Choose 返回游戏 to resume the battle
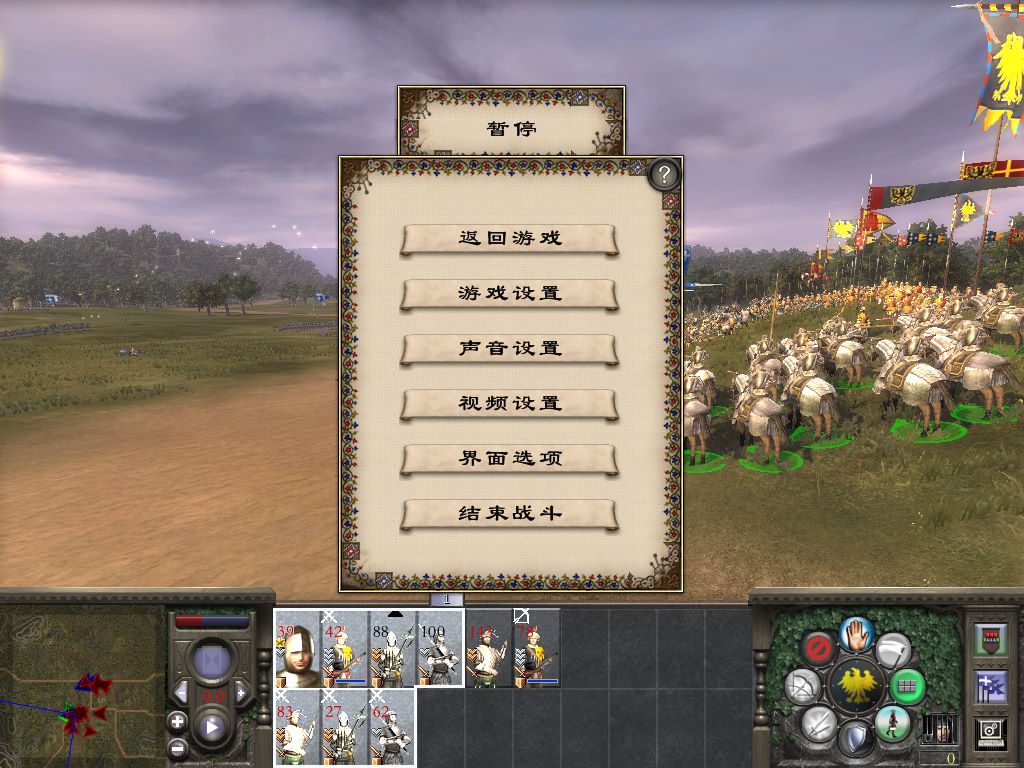The width and height of the screenshot is (1024, 768). click(509, 239)
